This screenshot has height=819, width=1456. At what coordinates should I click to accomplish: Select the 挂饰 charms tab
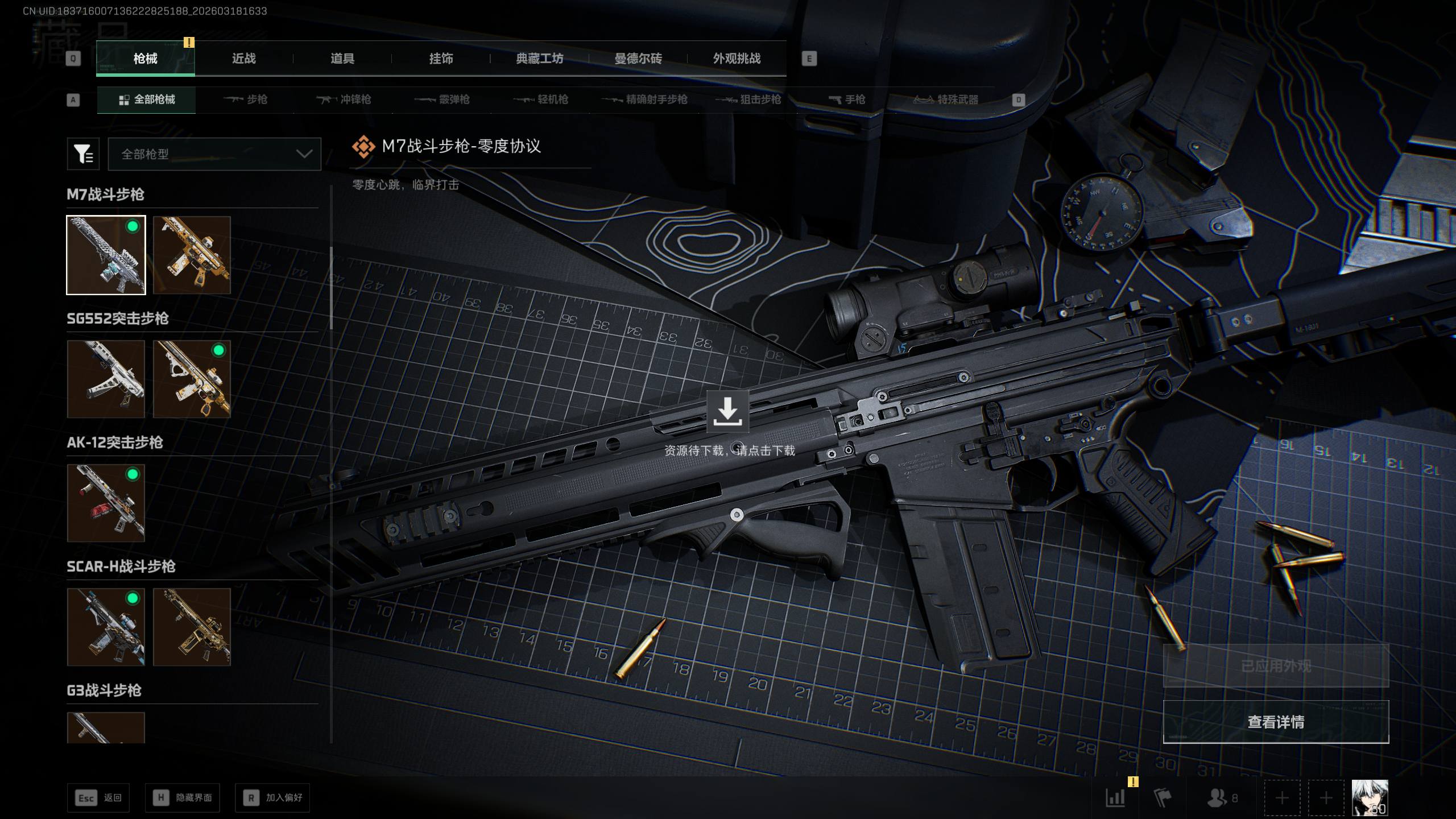(x=441, y=59)
